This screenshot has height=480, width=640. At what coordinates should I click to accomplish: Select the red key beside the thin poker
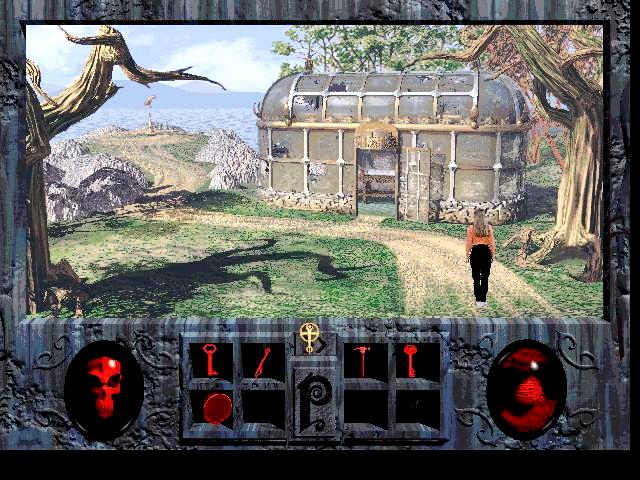point(211,361)
